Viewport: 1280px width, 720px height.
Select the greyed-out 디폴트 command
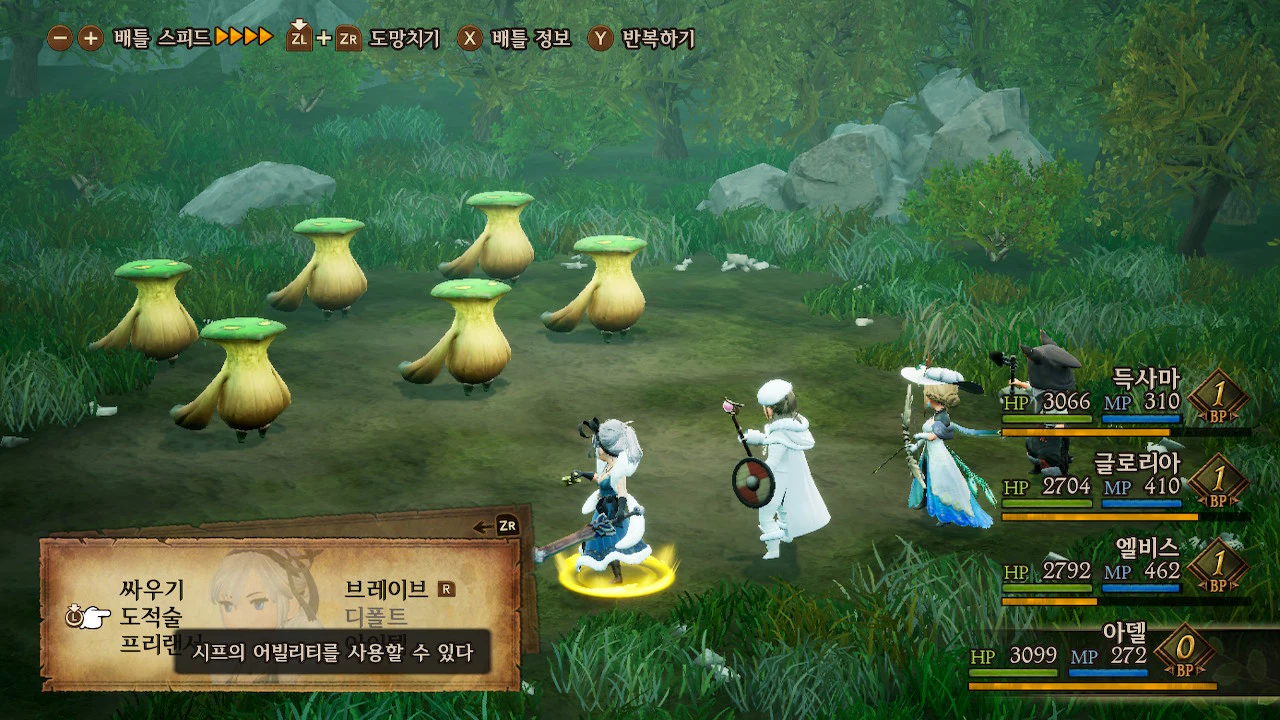[376, 616]
